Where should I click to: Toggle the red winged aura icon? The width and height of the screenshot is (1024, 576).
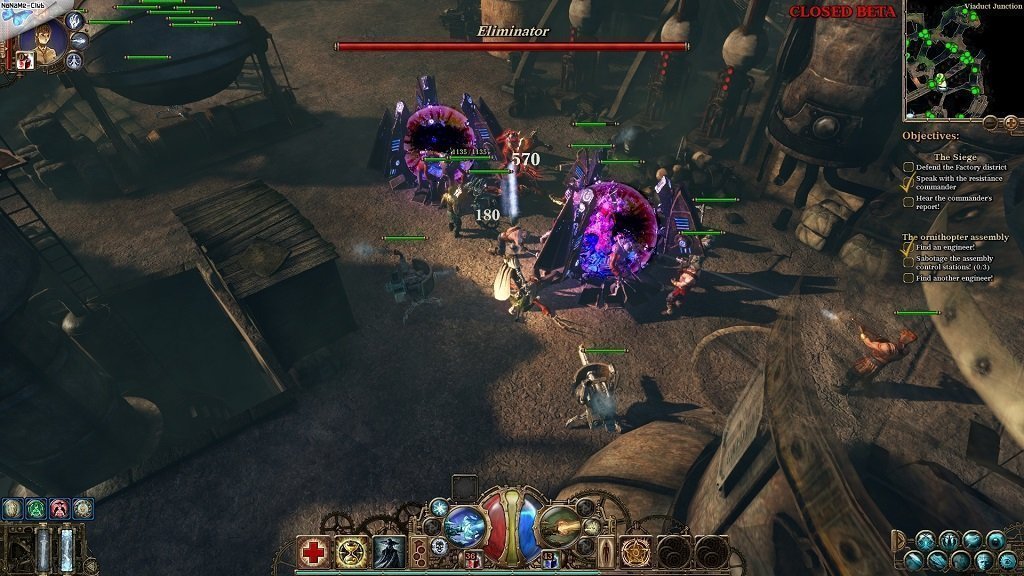coord(60,508)
